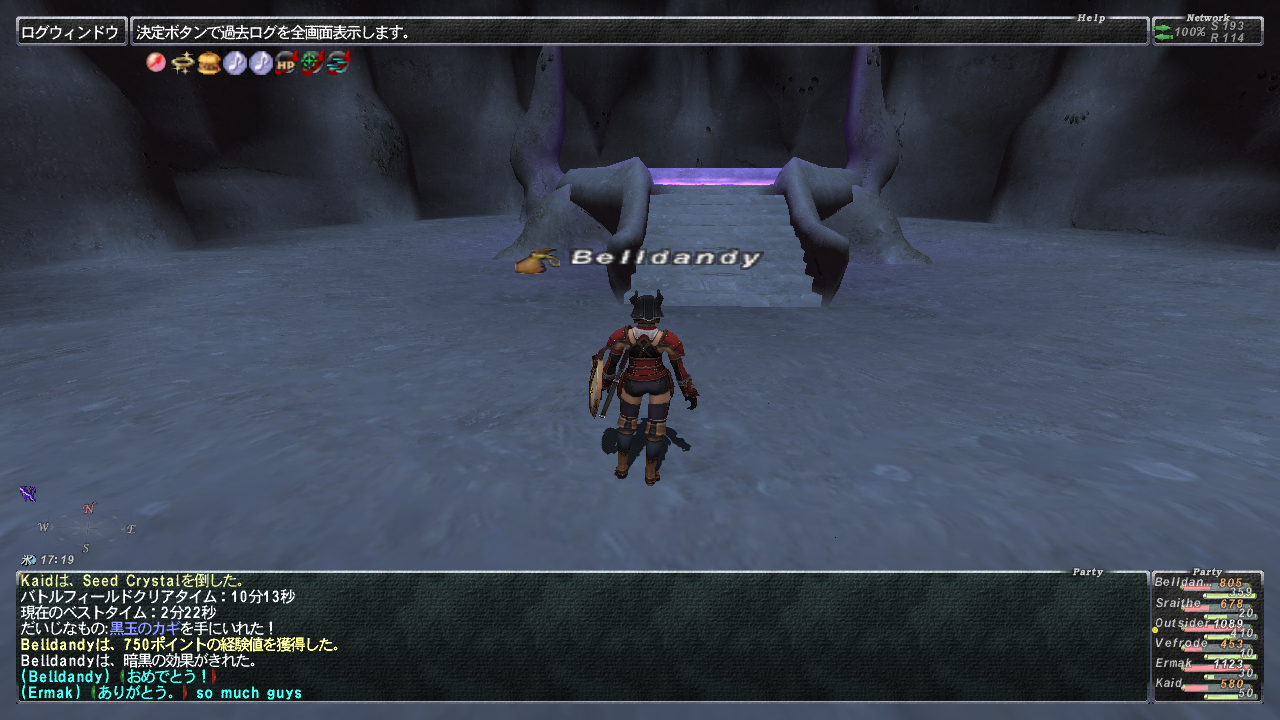The width and height of the screenshot is (1280, 720).
Task: Select the ログウィンドウ log window label
Action: click(71, 32)
